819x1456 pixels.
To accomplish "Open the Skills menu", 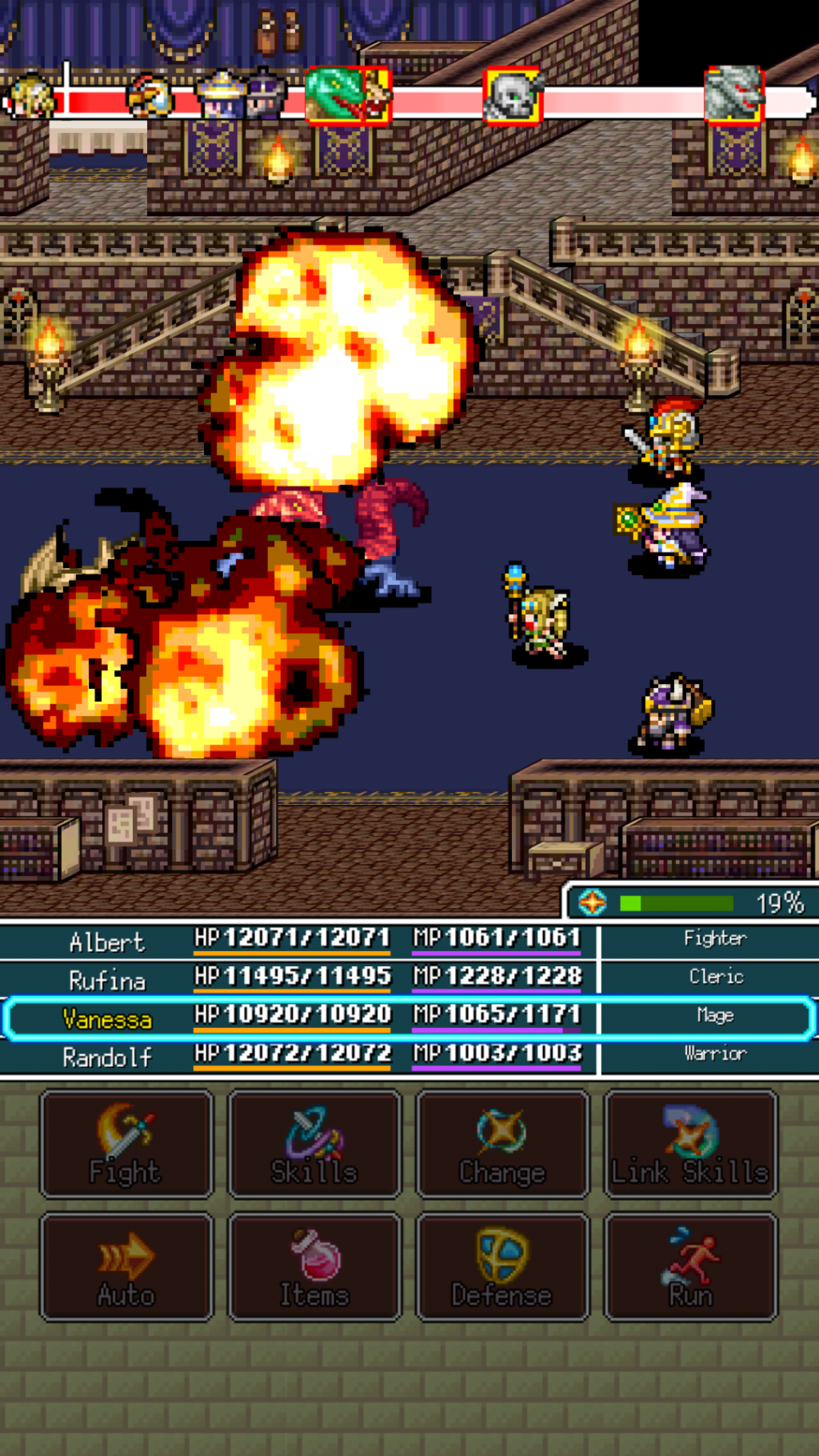I will pos(314,1145).
